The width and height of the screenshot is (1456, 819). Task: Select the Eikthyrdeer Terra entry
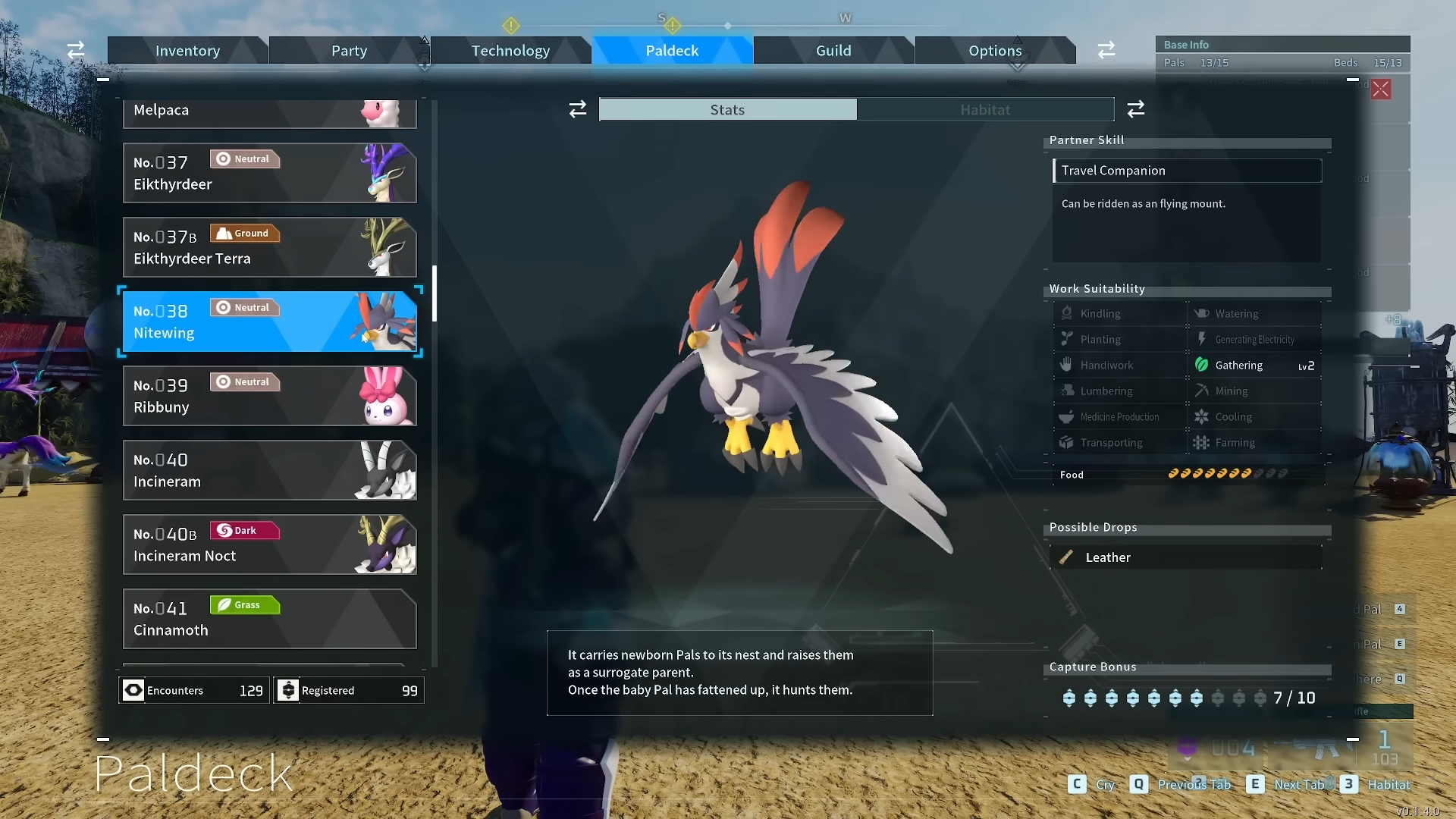coord(269,247)
